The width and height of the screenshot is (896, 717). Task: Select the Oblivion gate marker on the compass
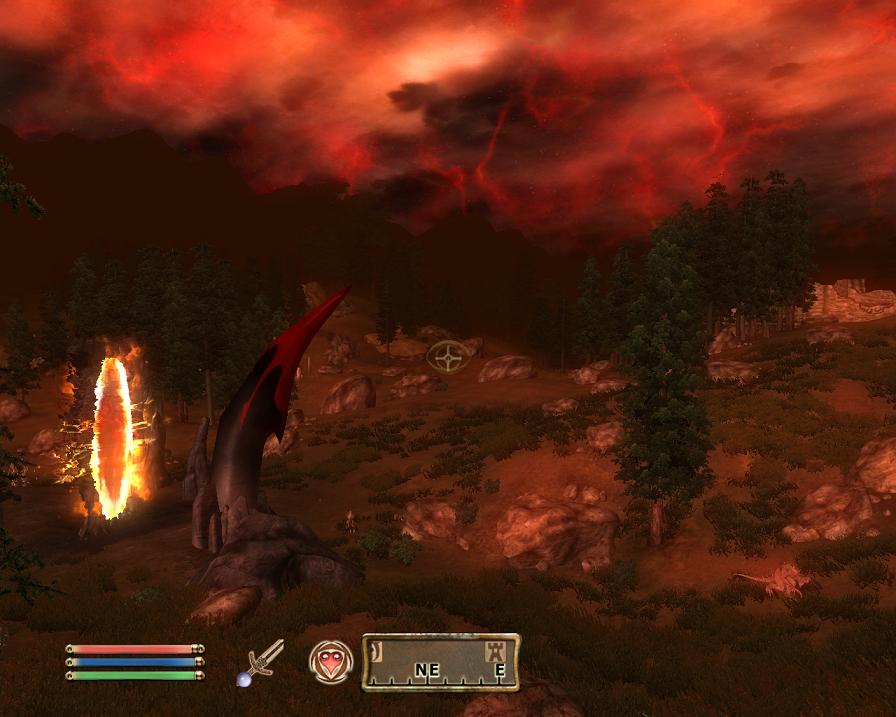374,650
